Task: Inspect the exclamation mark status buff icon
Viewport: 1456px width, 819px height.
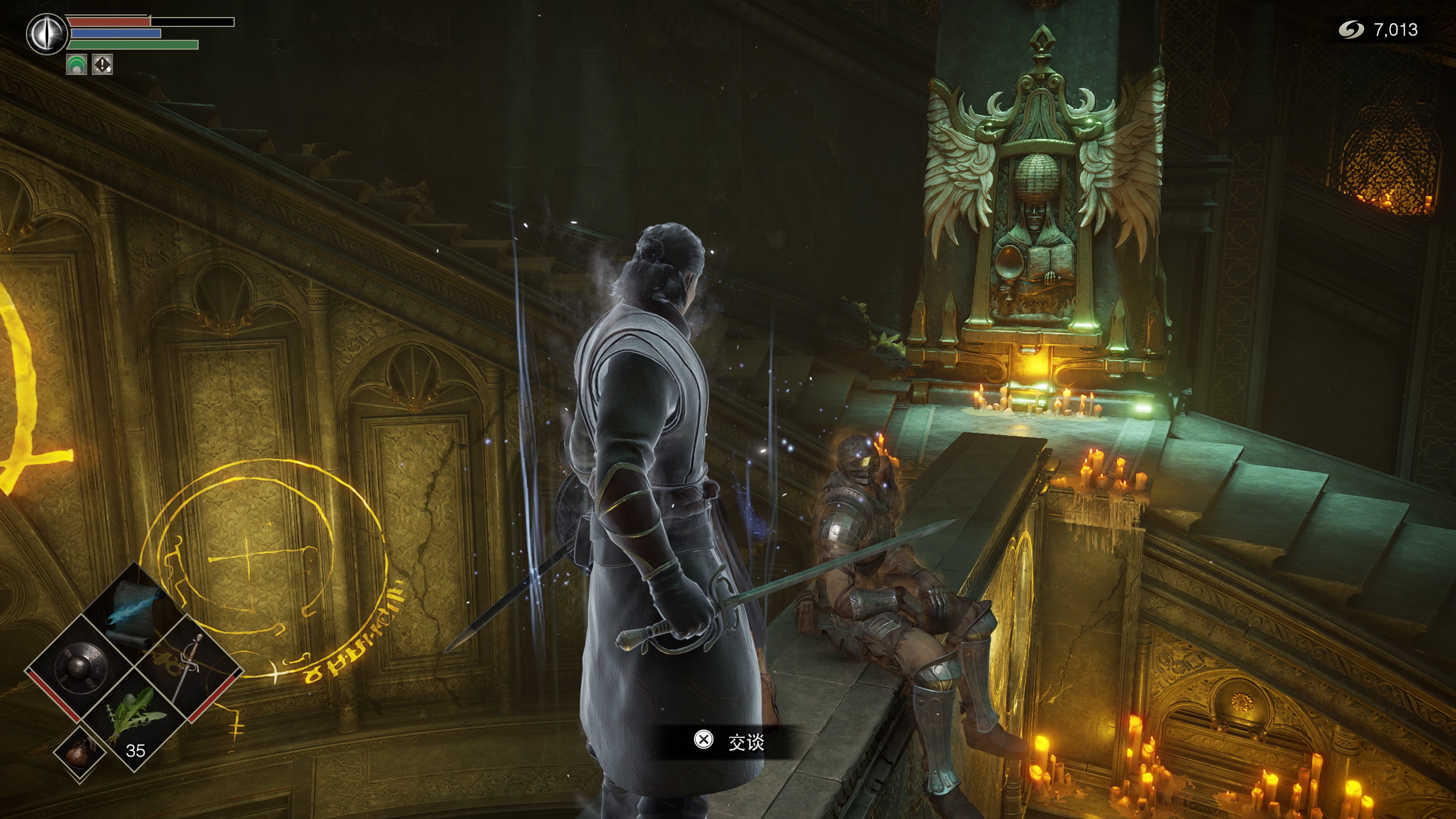Action: [102, 64]
